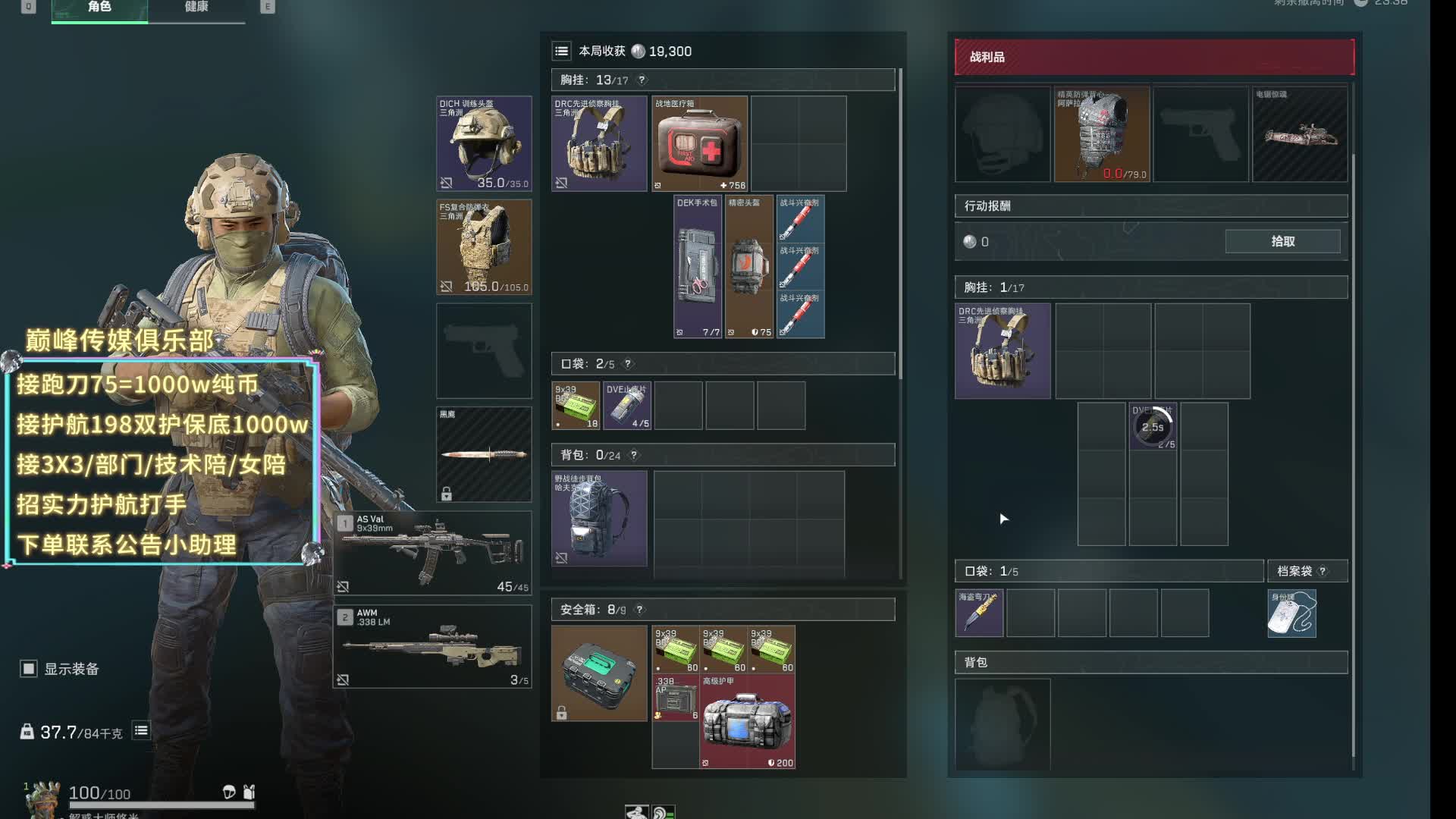1456x819 pixels.
Task: Choose the AWM sniper rifle slot
Action: click(432, 647)
